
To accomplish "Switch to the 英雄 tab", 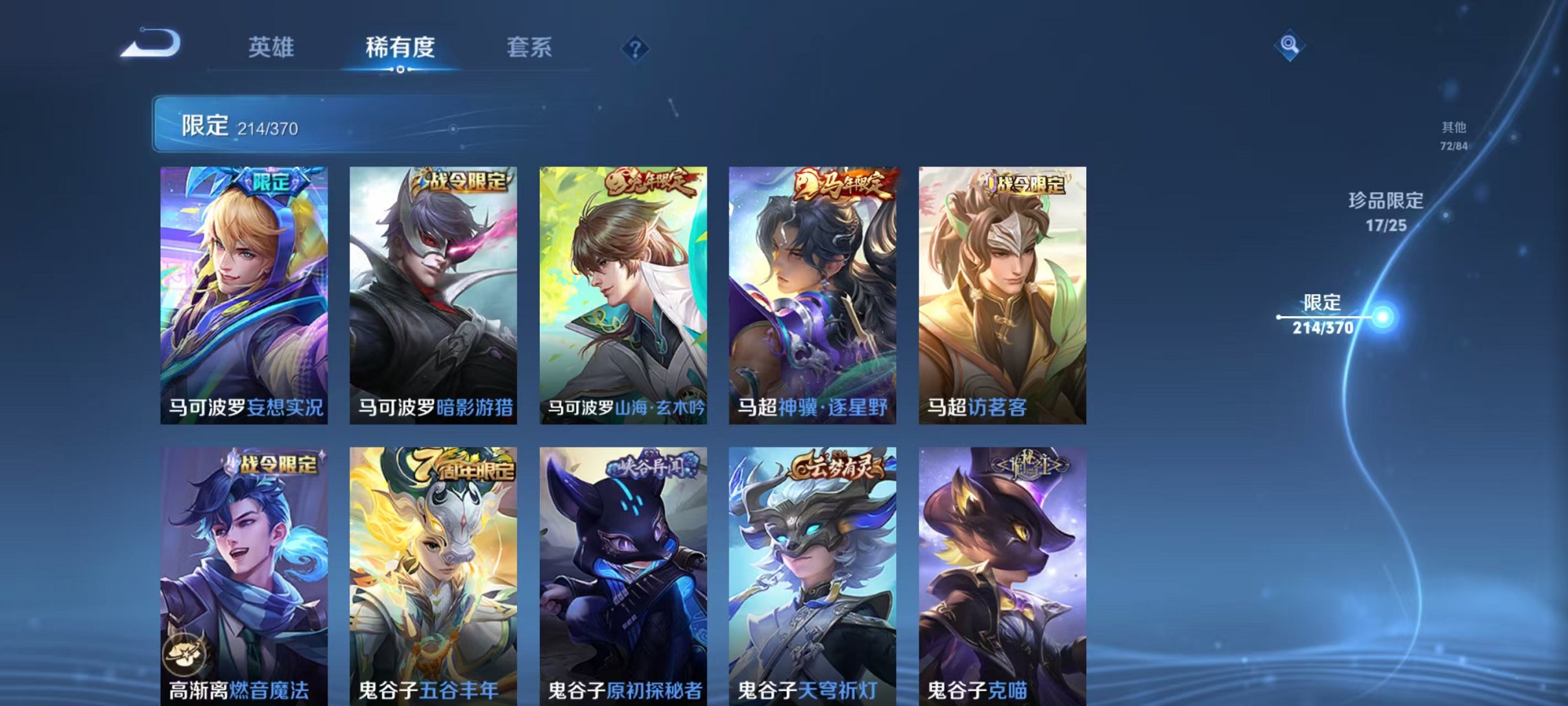I will 272,47.
